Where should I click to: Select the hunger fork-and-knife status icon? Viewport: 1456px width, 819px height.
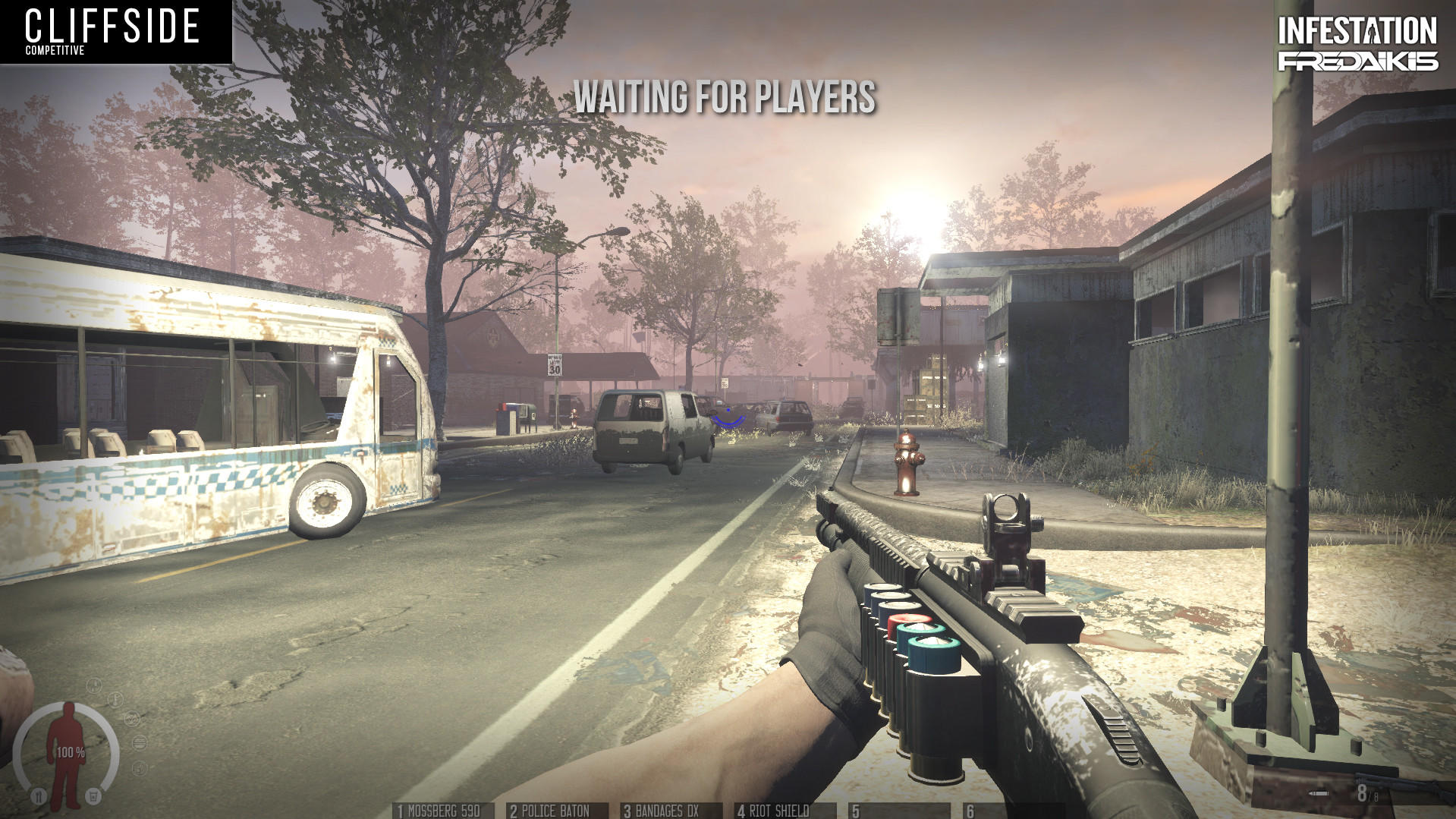40,795
